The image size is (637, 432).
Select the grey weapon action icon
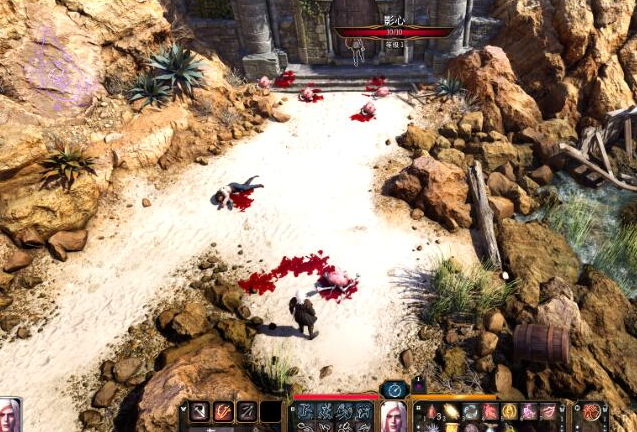tap(246, 411)
